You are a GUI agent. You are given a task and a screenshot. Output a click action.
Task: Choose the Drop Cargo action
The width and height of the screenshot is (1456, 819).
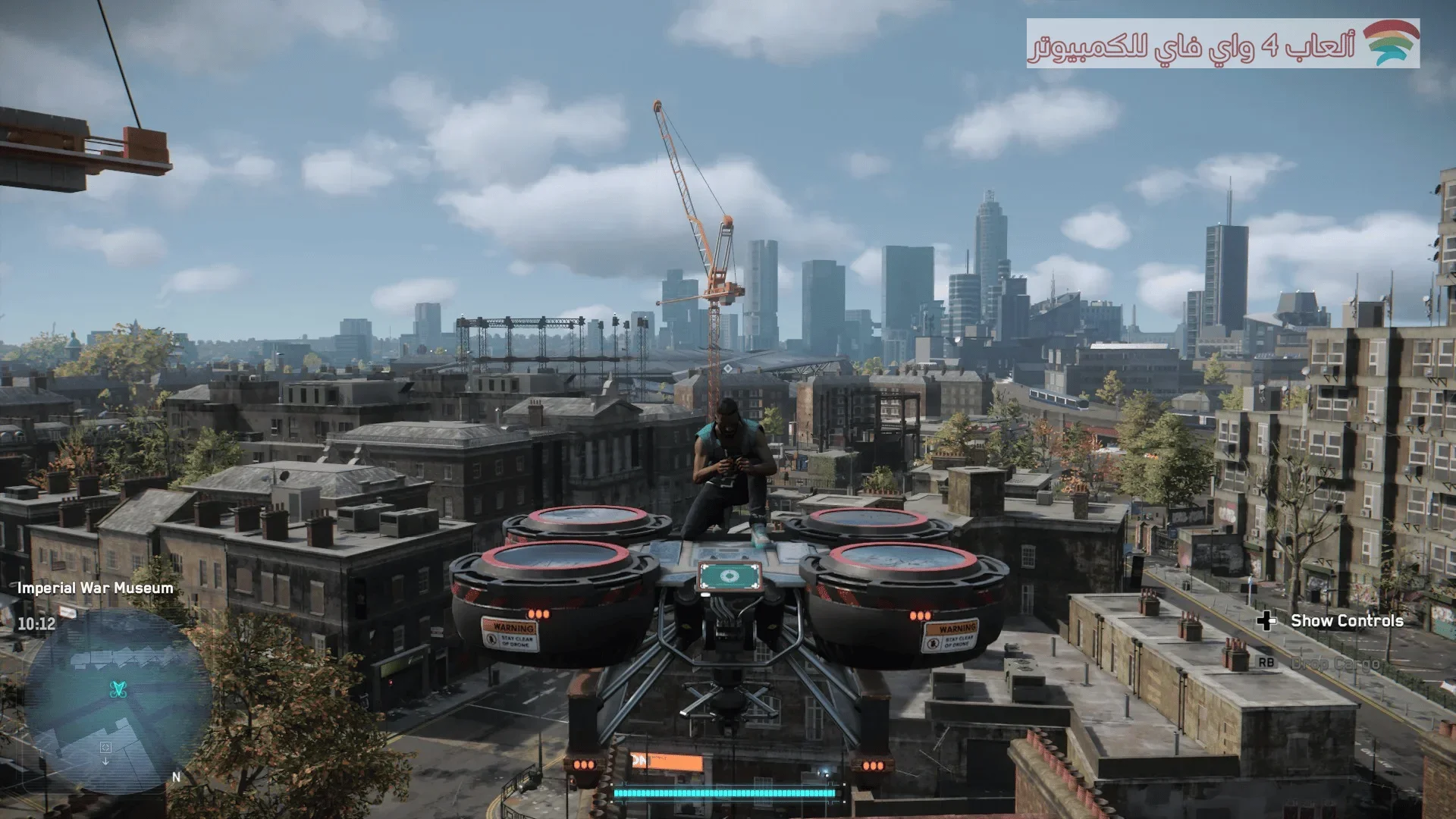1334,664
